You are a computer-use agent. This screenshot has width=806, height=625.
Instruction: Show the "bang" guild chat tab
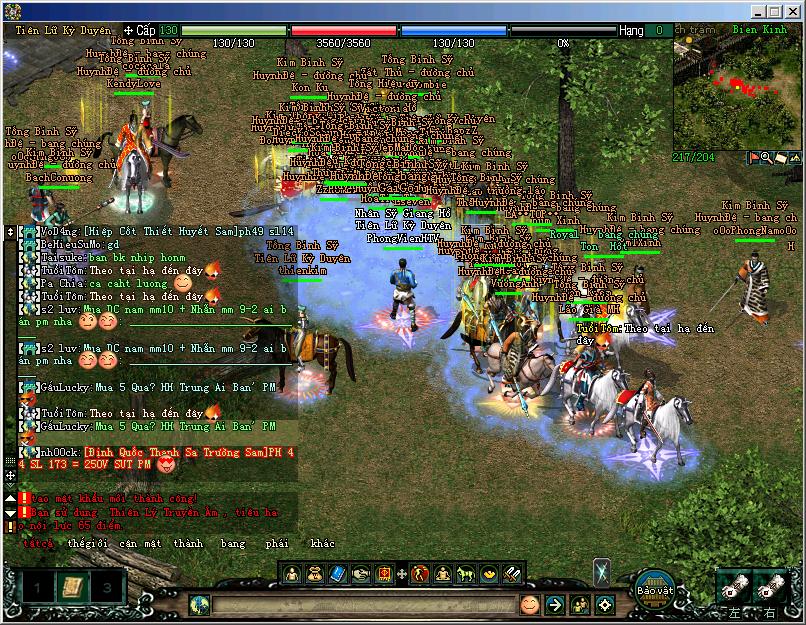233,544
